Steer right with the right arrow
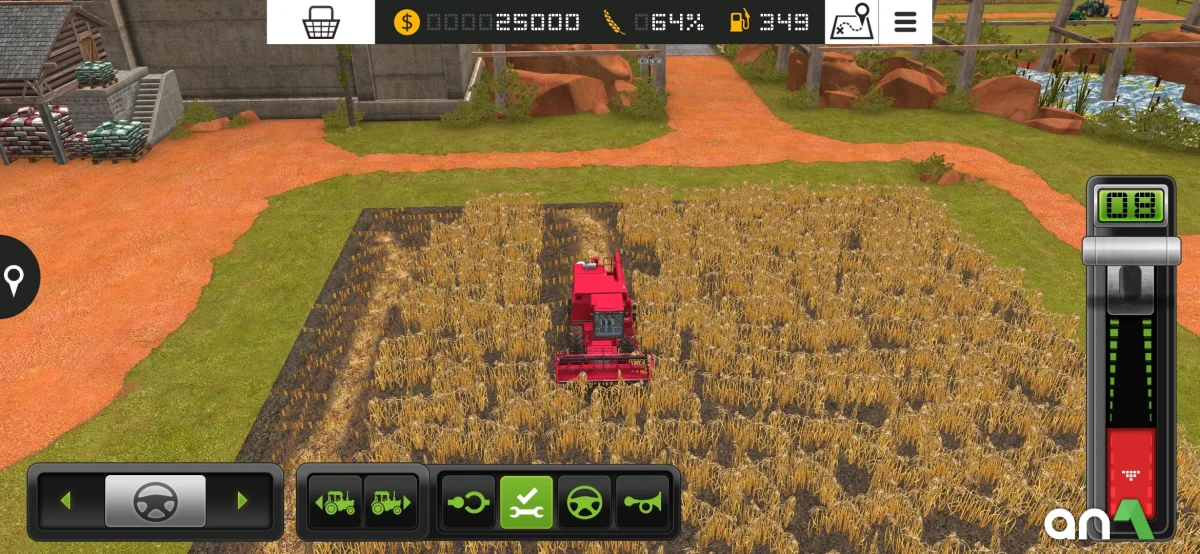The image size is (1200, 554). (242, 500)
